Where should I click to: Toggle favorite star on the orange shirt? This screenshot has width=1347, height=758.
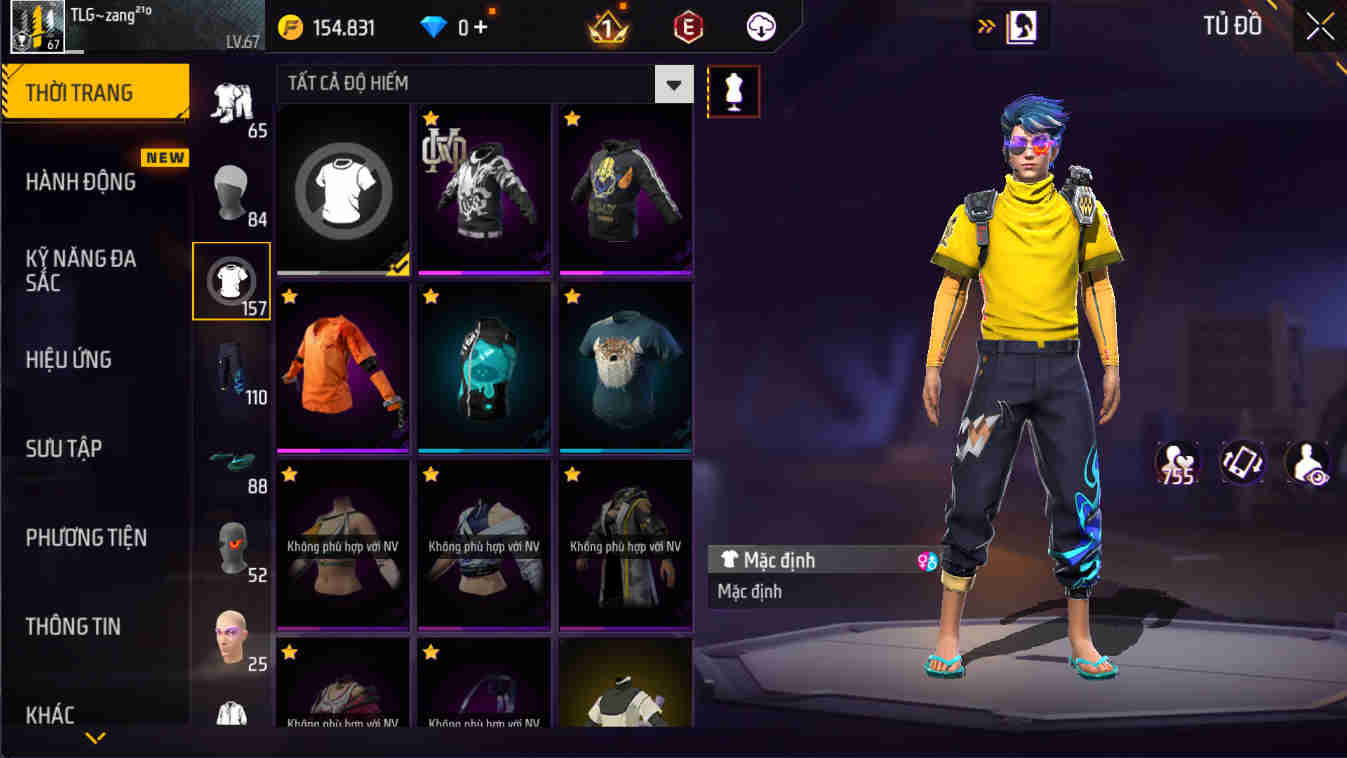(x=290, y=295)
